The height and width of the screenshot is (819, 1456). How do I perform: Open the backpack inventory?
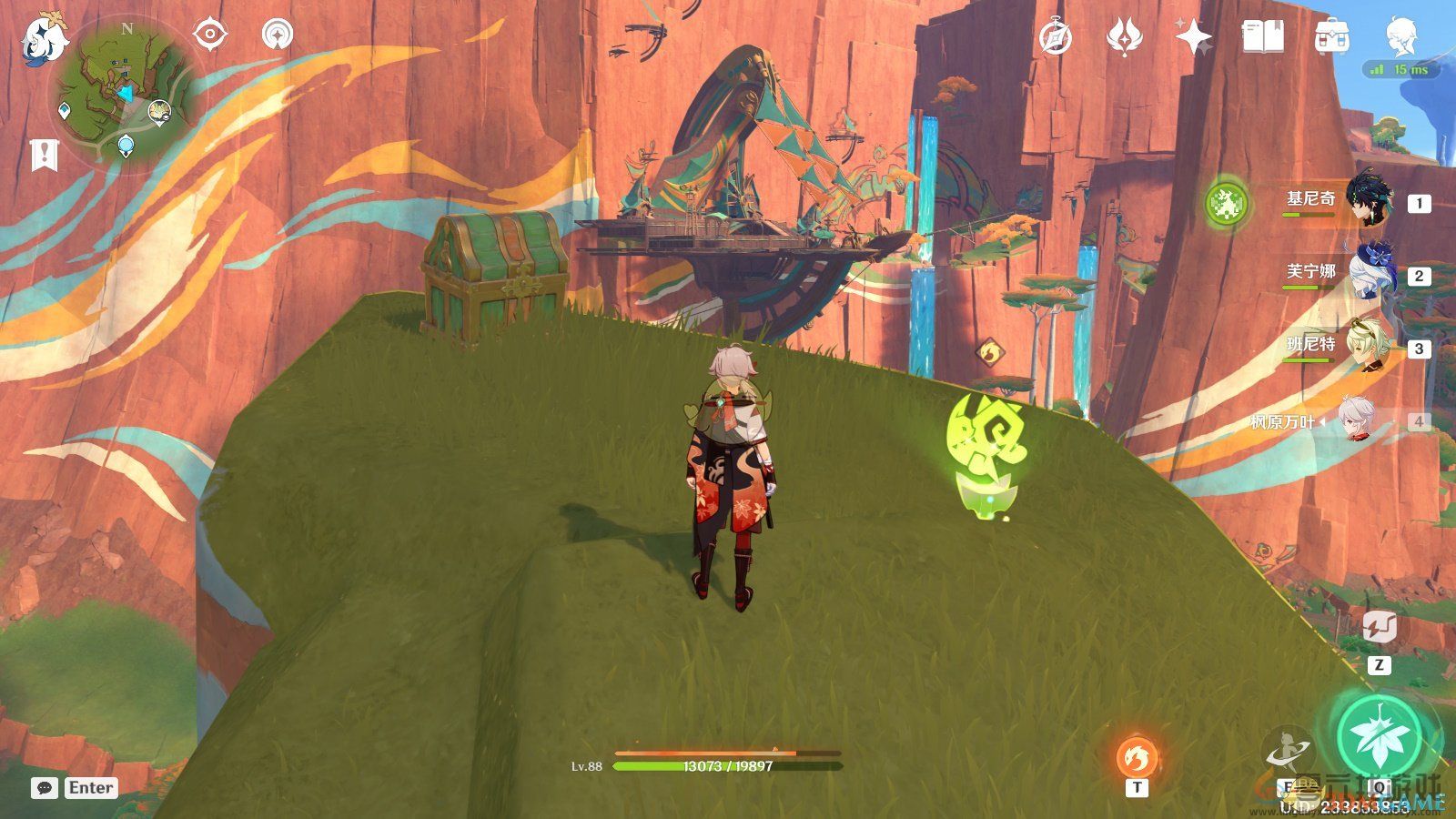tap(1331, 37)
